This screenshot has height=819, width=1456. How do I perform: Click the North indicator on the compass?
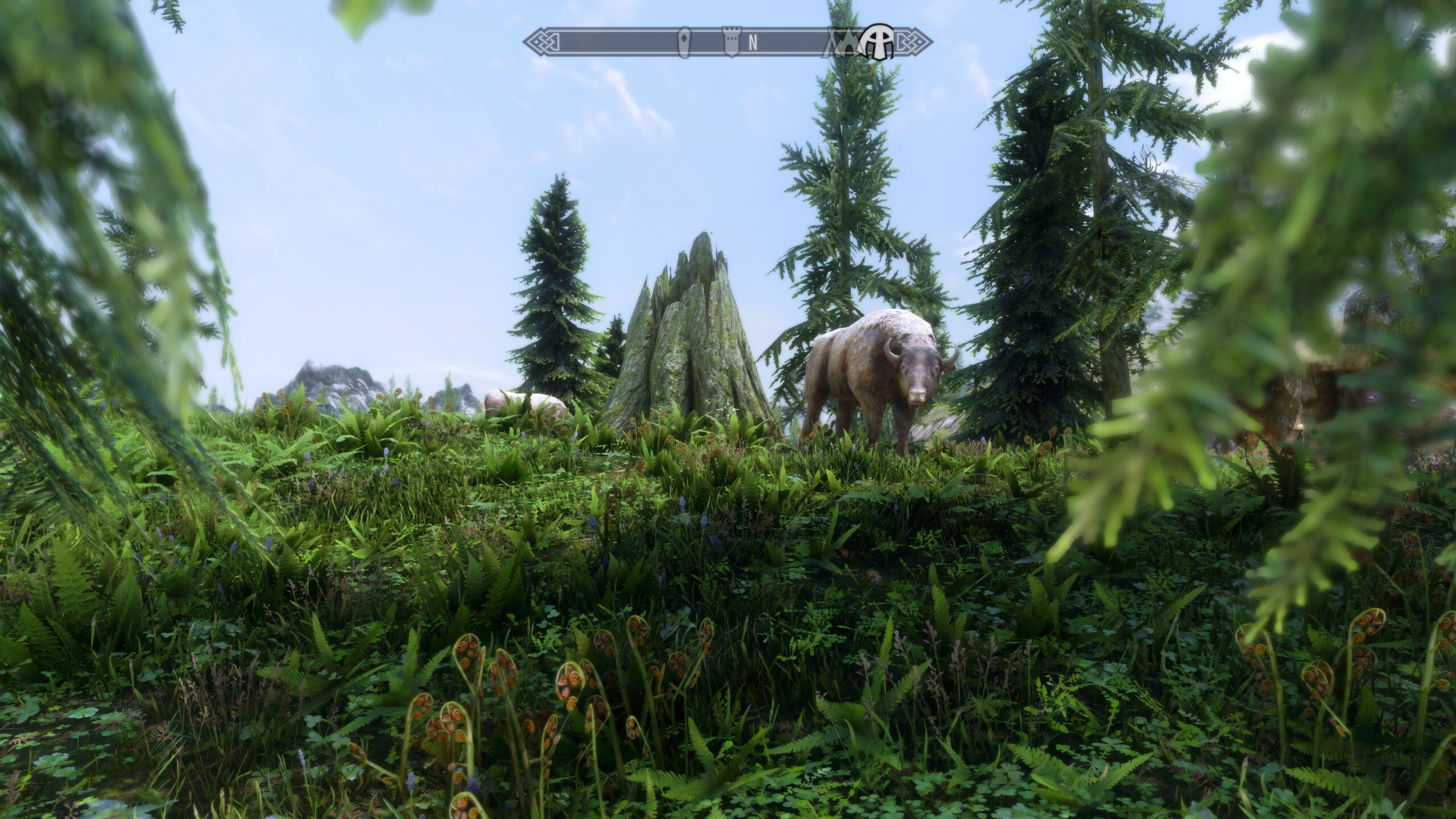tap(753, 43)
